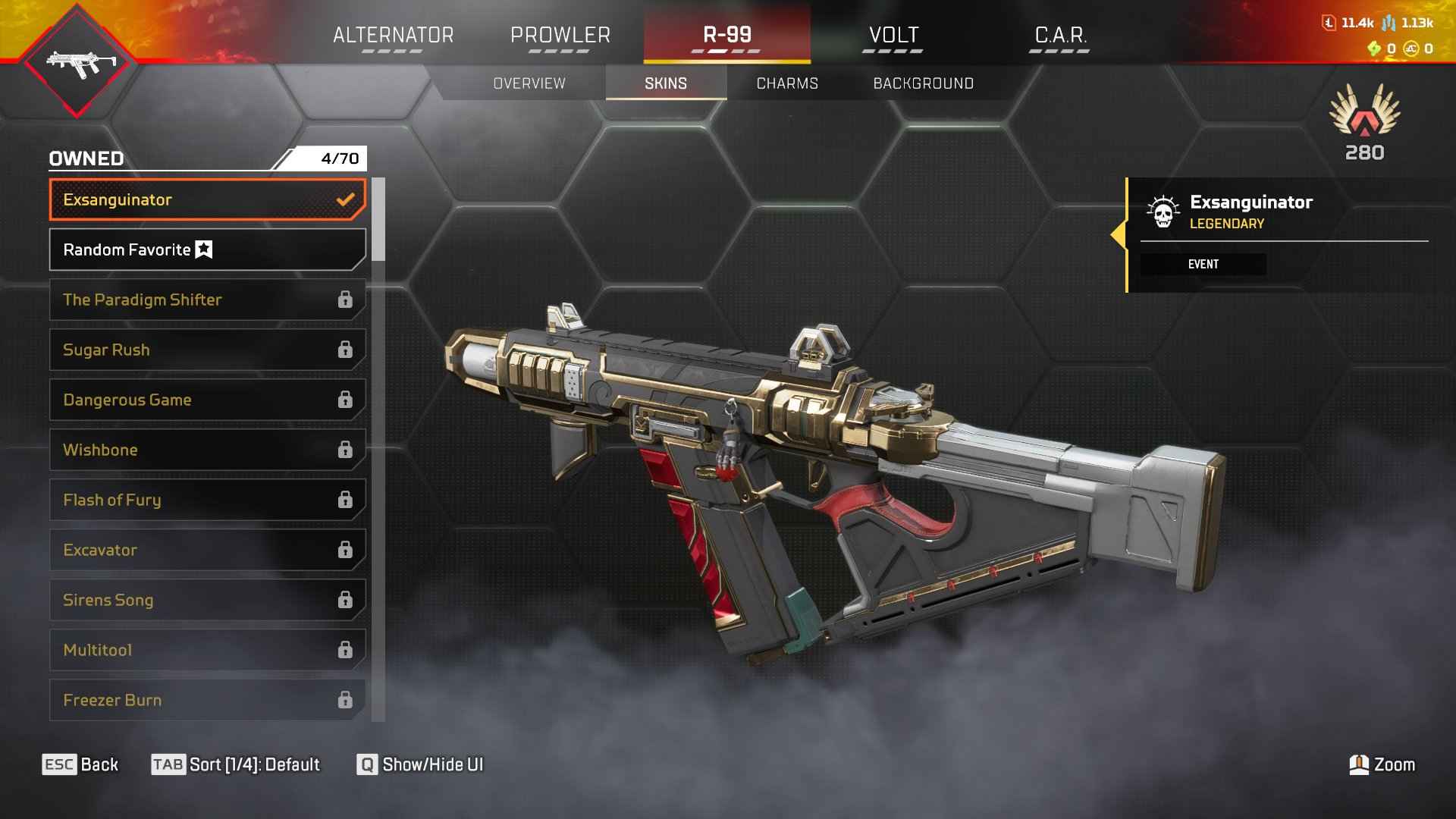
Task: Select the Prowler weapon tab
Action: (x=560, y=36)
